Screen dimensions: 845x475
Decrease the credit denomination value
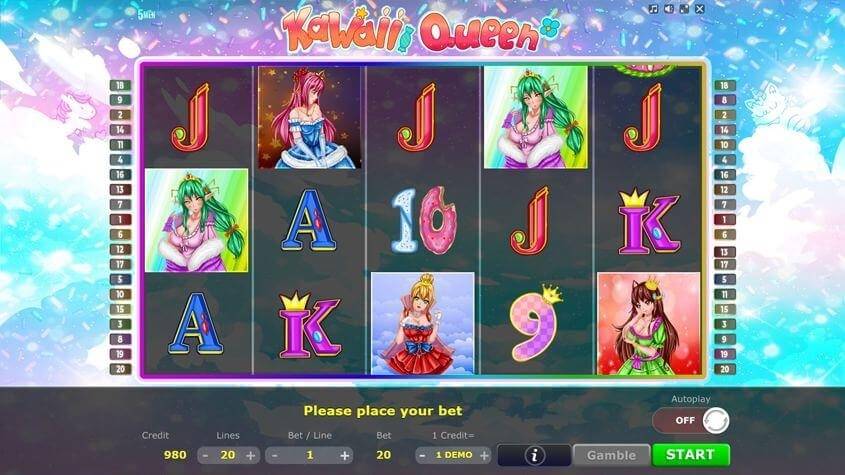pos(423,455)
